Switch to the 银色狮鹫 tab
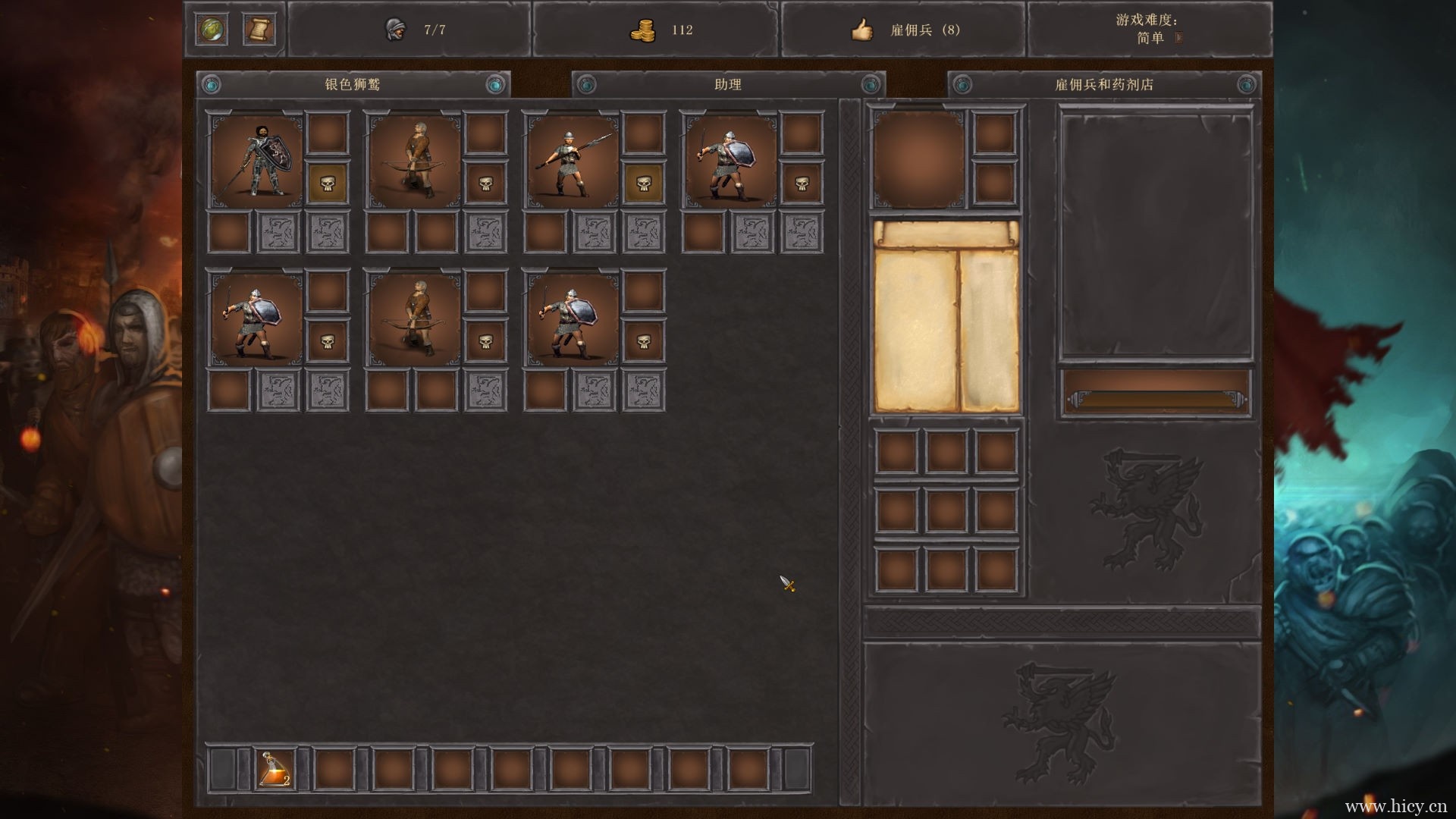This screenshot has height=819, width=1456. tap(353, 84)
